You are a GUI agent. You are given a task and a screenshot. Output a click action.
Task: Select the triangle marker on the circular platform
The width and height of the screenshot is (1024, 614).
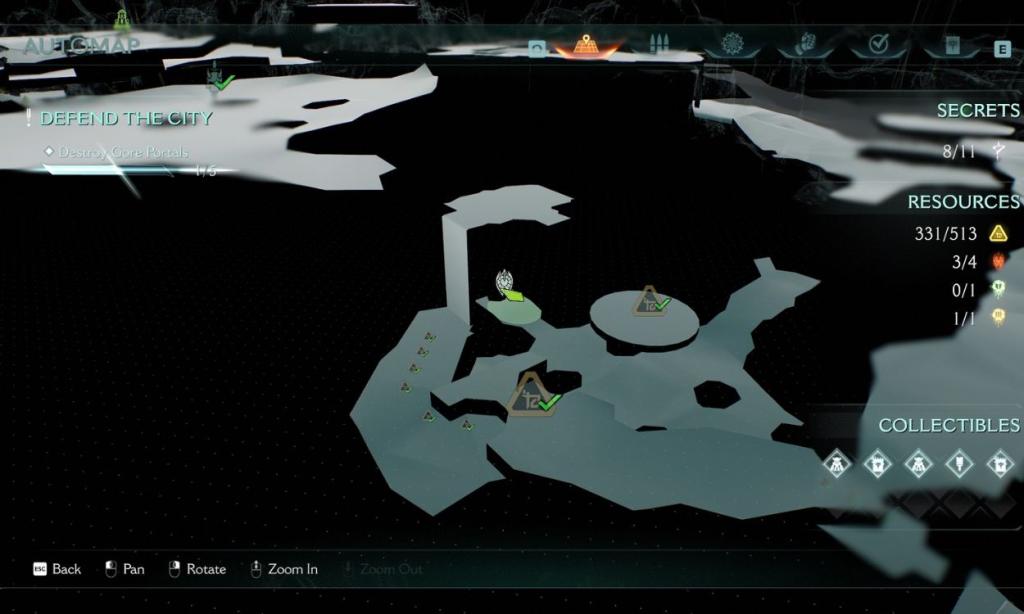(649, 300)
